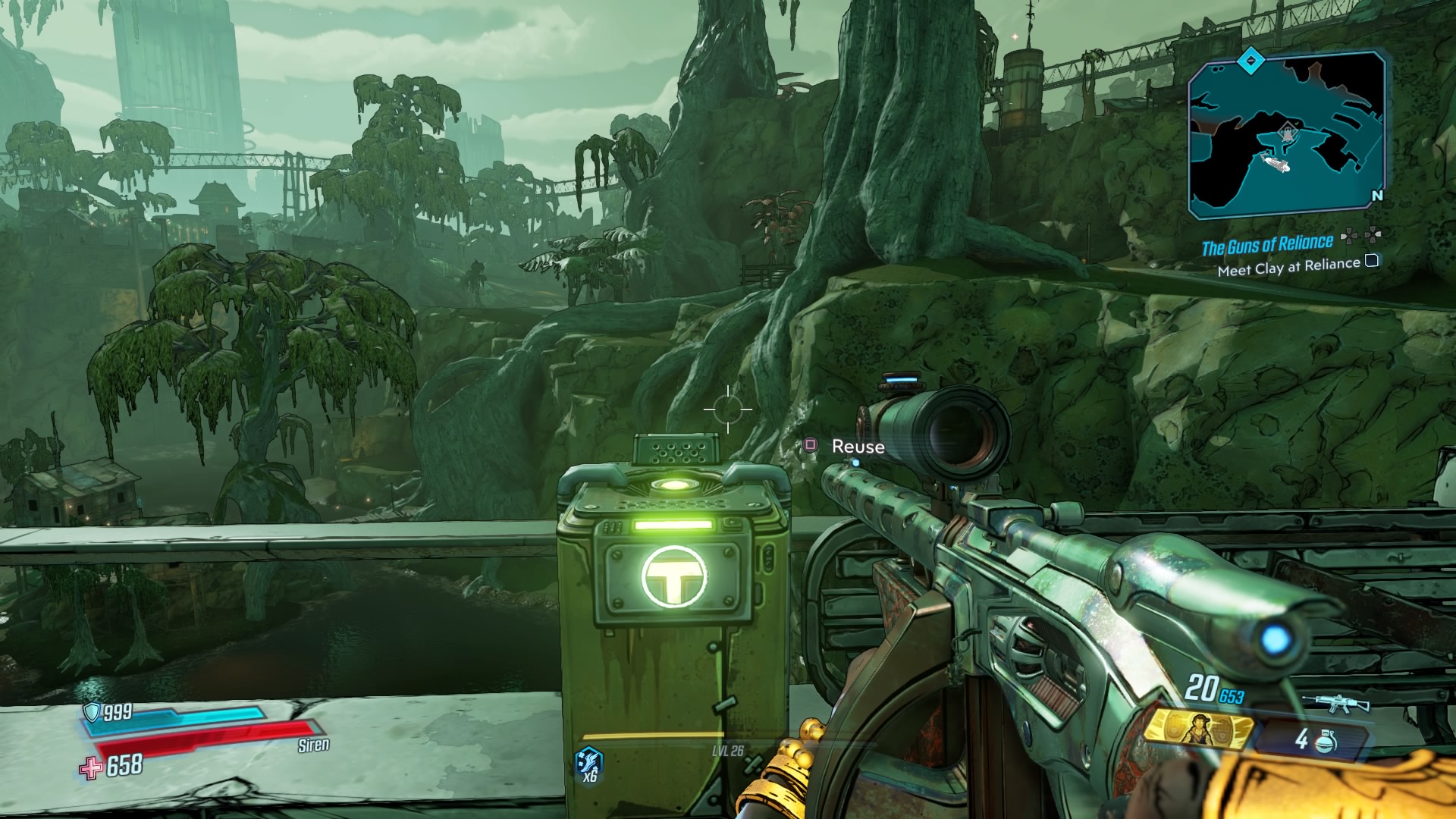This screenshot has height=819, width=1456.
Task: Click the diamond waypoint marker above the minimap
Action: 1250,61
